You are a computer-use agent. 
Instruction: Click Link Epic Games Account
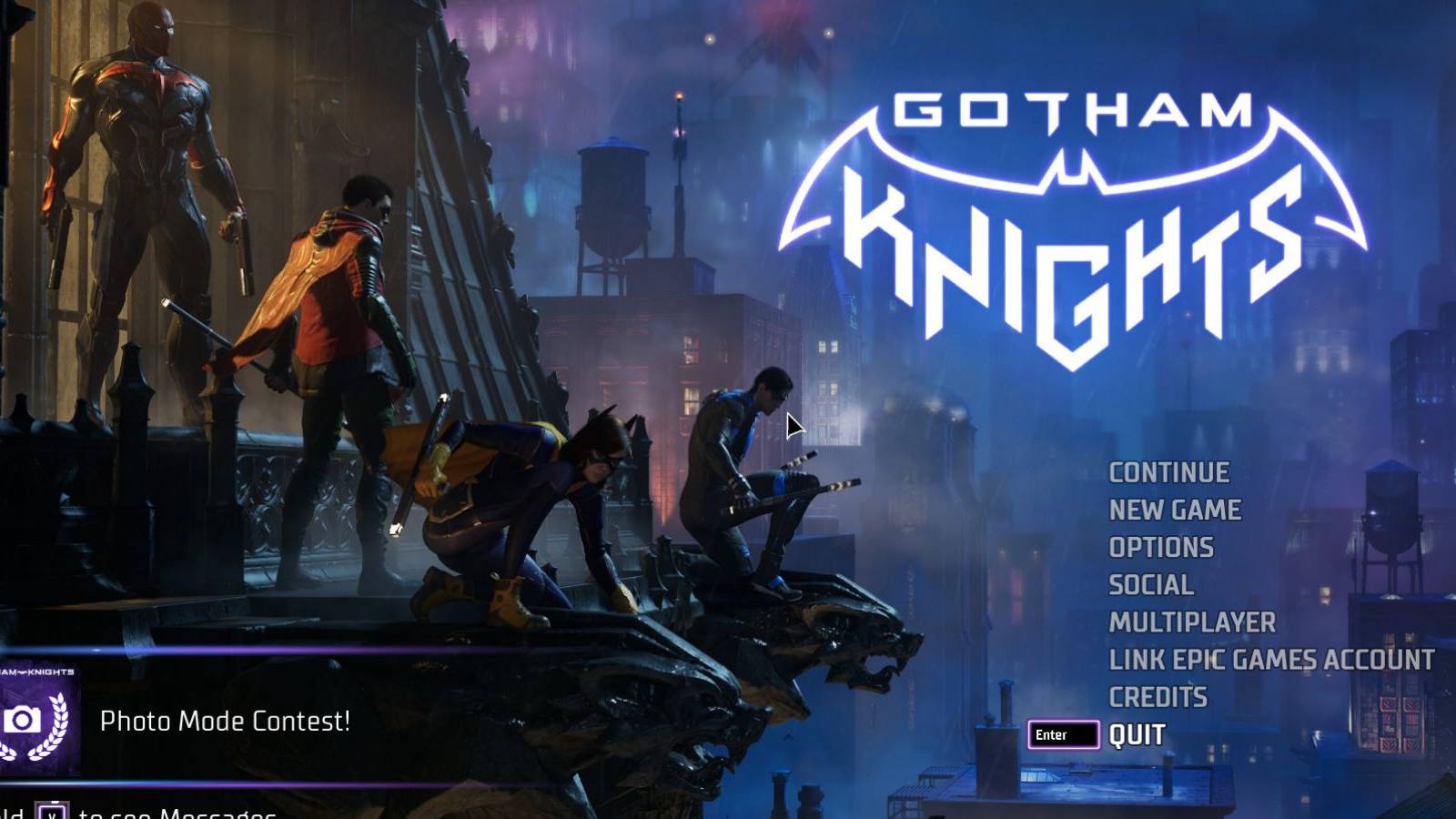pyautogui.click(x=1270, y=661)
